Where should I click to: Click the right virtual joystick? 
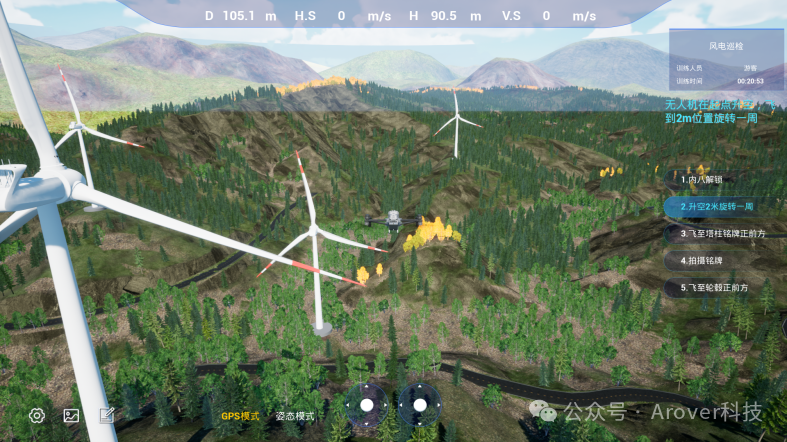pos(420,405)
